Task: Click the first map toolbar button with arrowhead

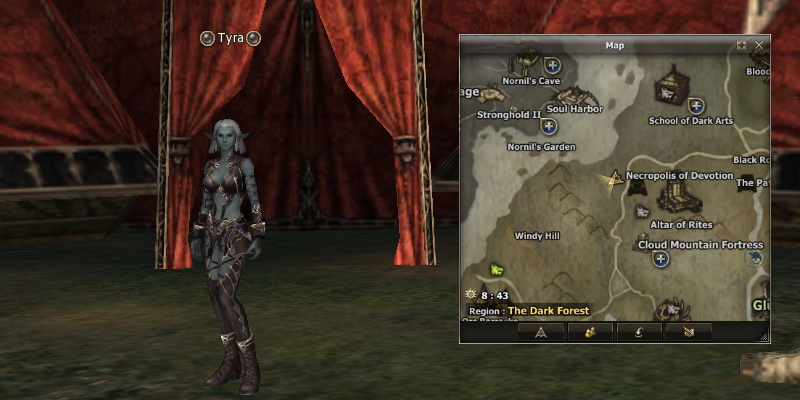Action: pyautogui.click(x=541, y=332)
